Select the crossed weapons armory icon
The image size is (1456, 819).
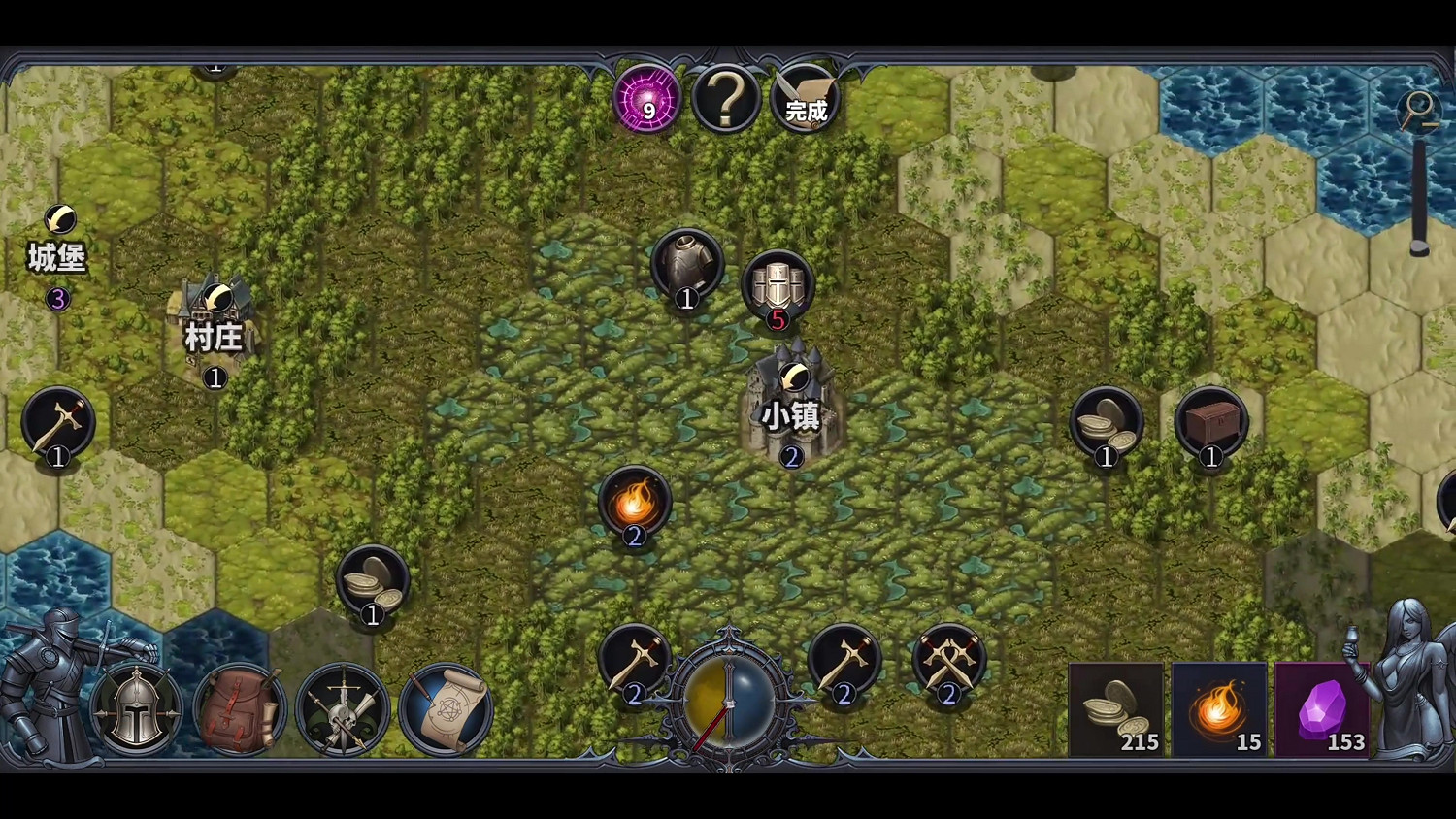coord(345,710)
